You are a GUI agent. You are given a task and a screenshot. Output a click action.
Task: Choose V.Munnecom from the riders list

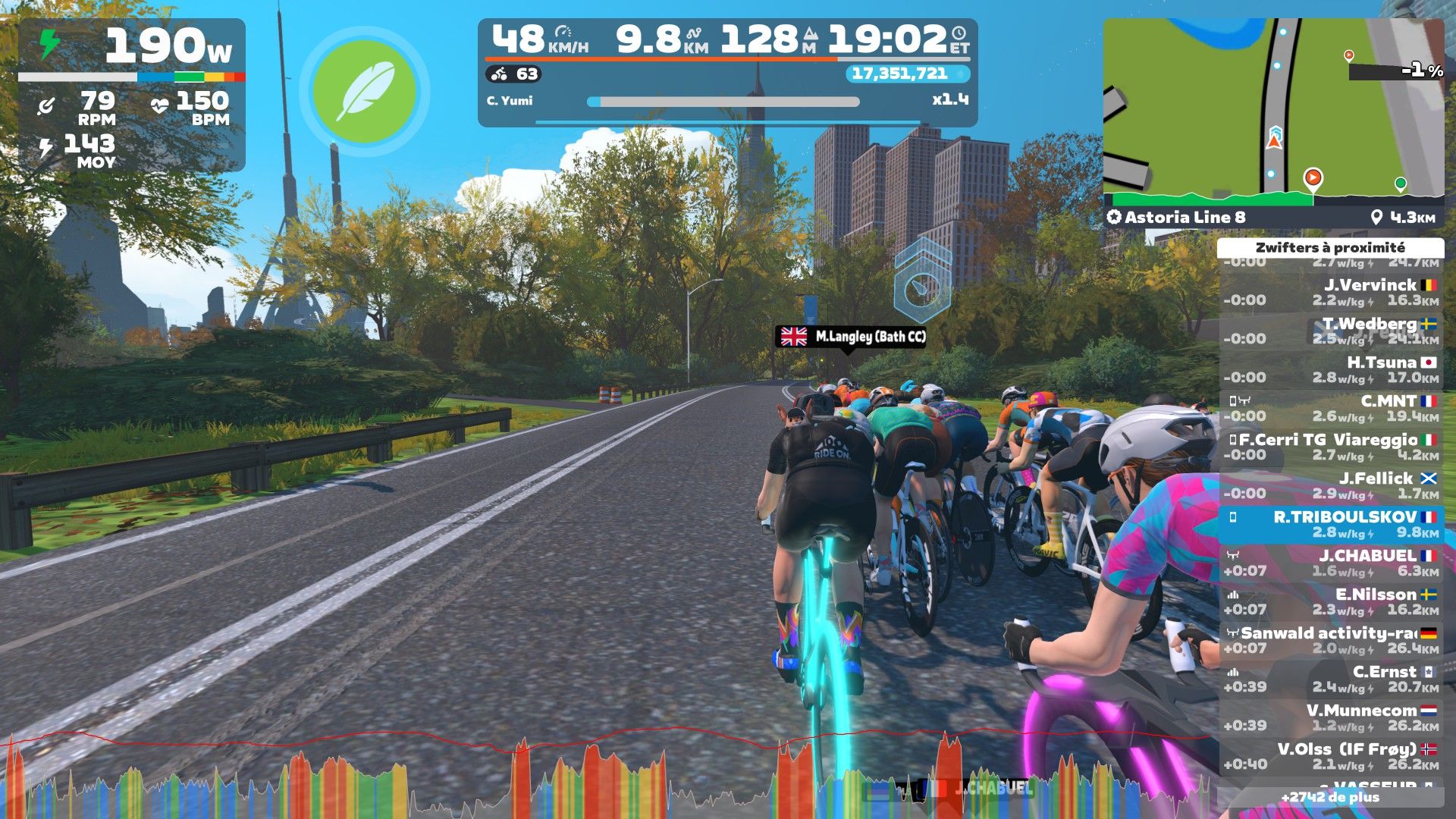1331,718
